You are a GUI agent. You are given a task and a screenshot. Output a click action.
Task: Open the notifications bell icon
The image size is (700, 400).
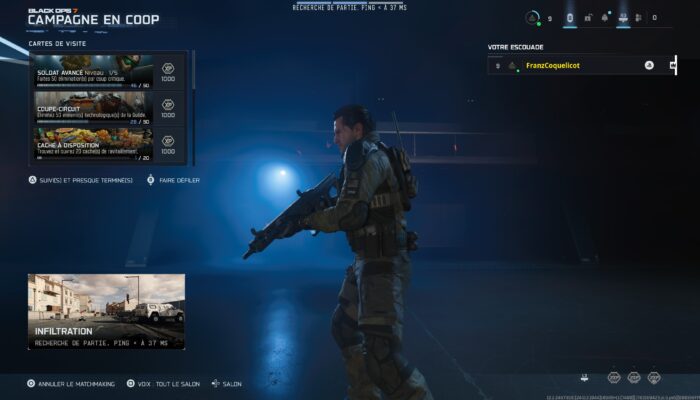[604, 18]
